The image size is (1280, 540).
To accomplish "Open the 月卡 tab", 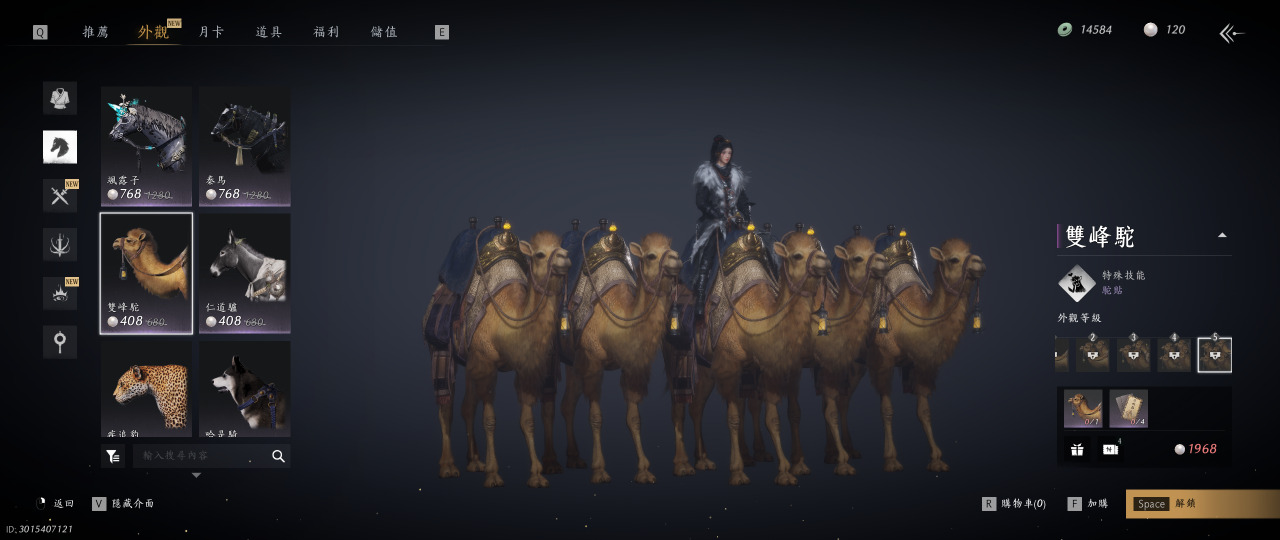I will click(x=211, y=32).
